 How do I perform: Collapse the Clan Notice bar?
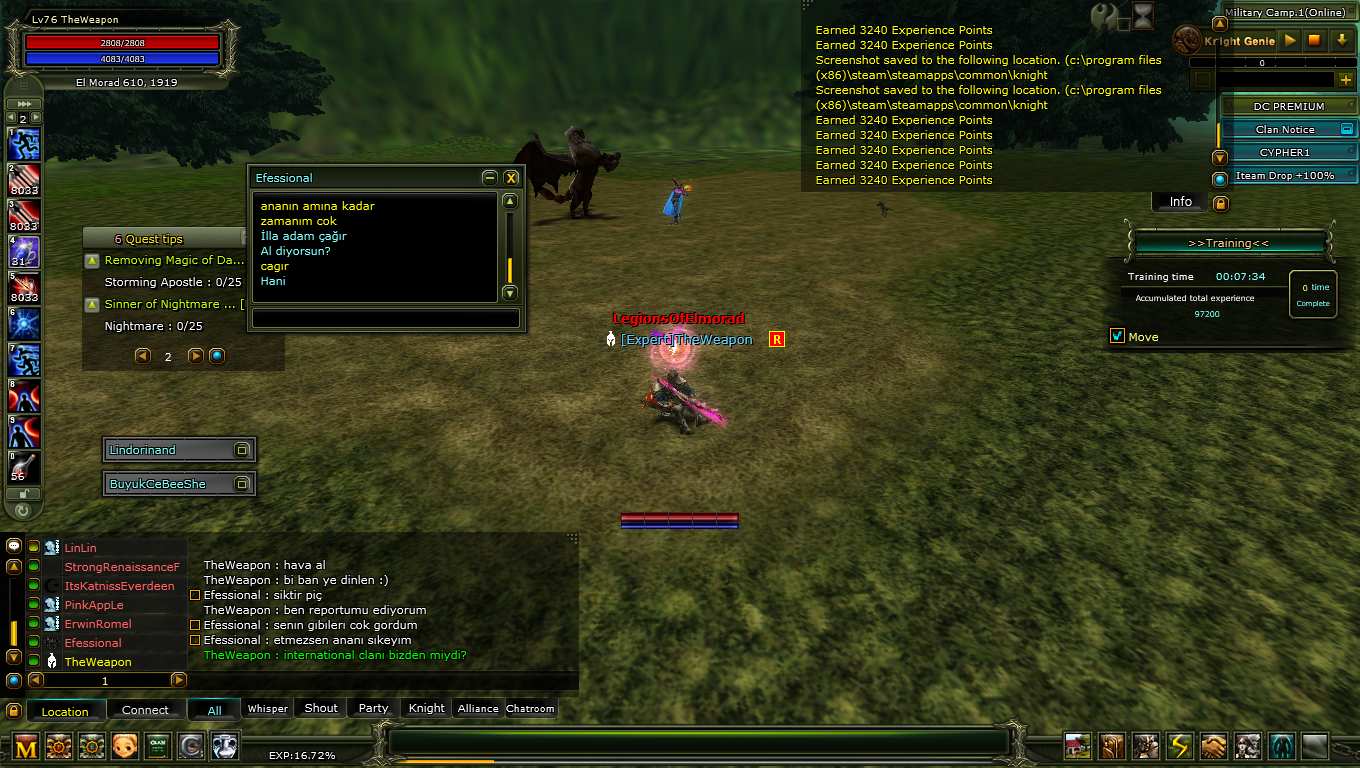coord(1346,129)
